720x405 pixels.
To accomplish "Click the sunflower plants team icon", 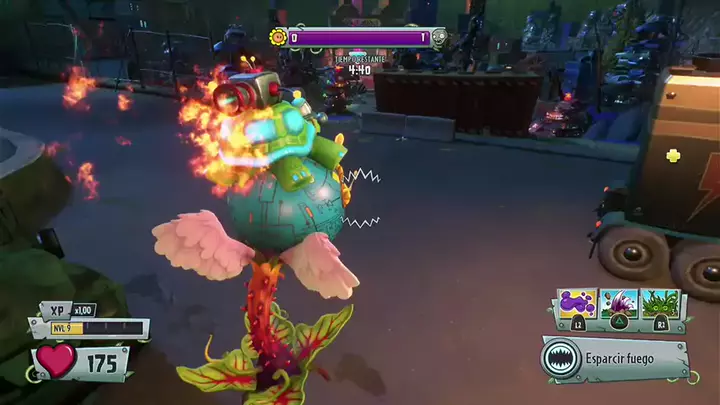I will point(279,38).
